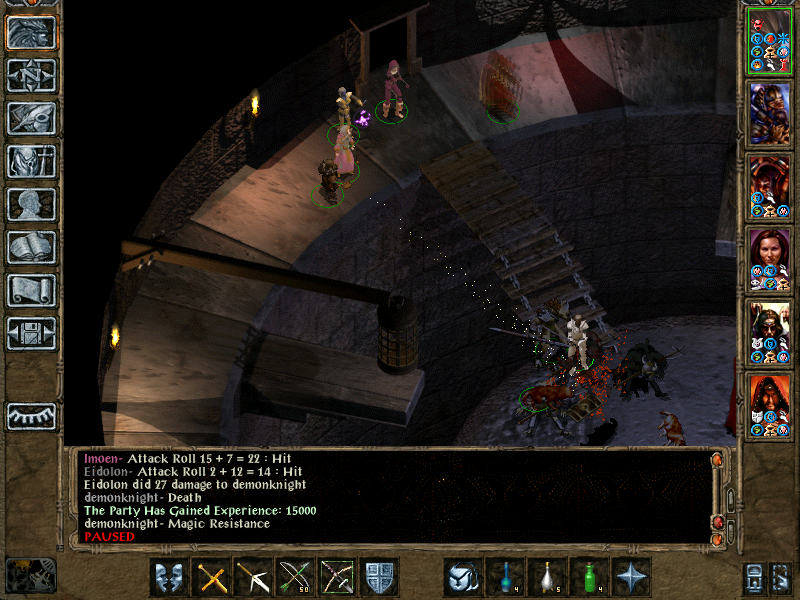Select the arrows slot showing 50
The width and height of the screenshot is (800, 600).
pyautogui.click(x=296, y=577)
